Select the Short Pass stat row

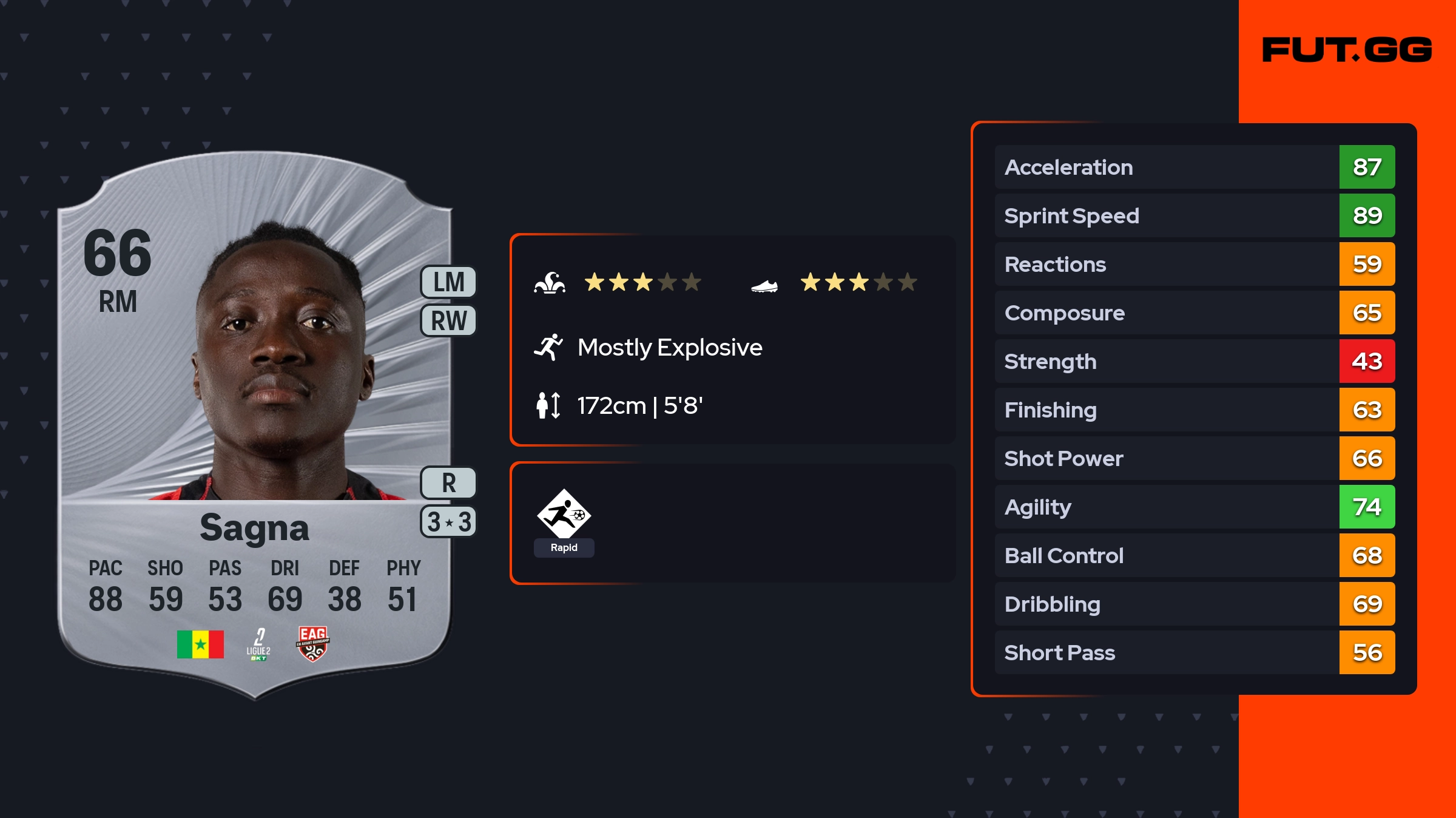tap(1194, 652)
